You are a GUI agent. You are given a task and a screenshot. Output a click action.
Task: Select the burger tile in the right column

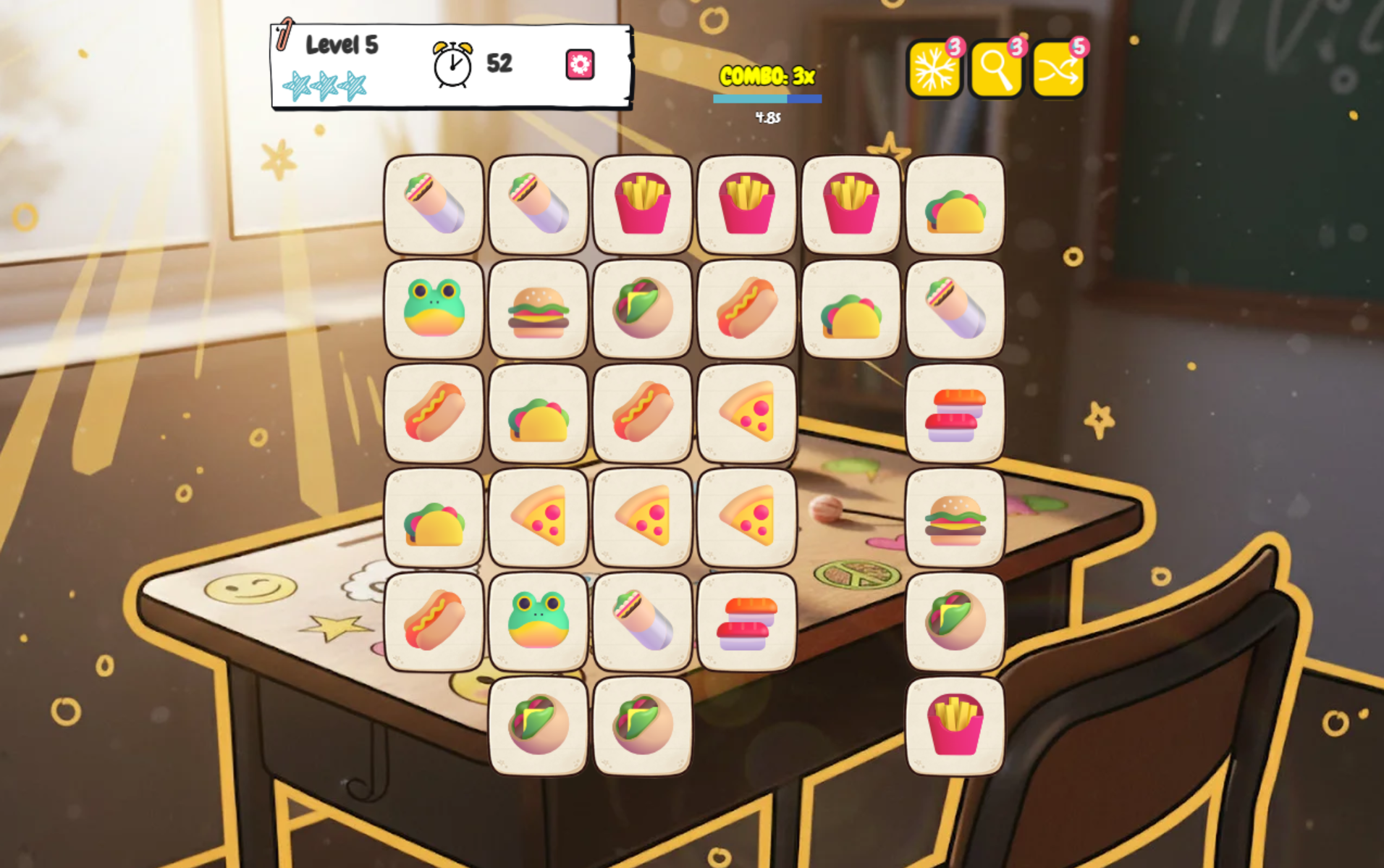[955, 518]
